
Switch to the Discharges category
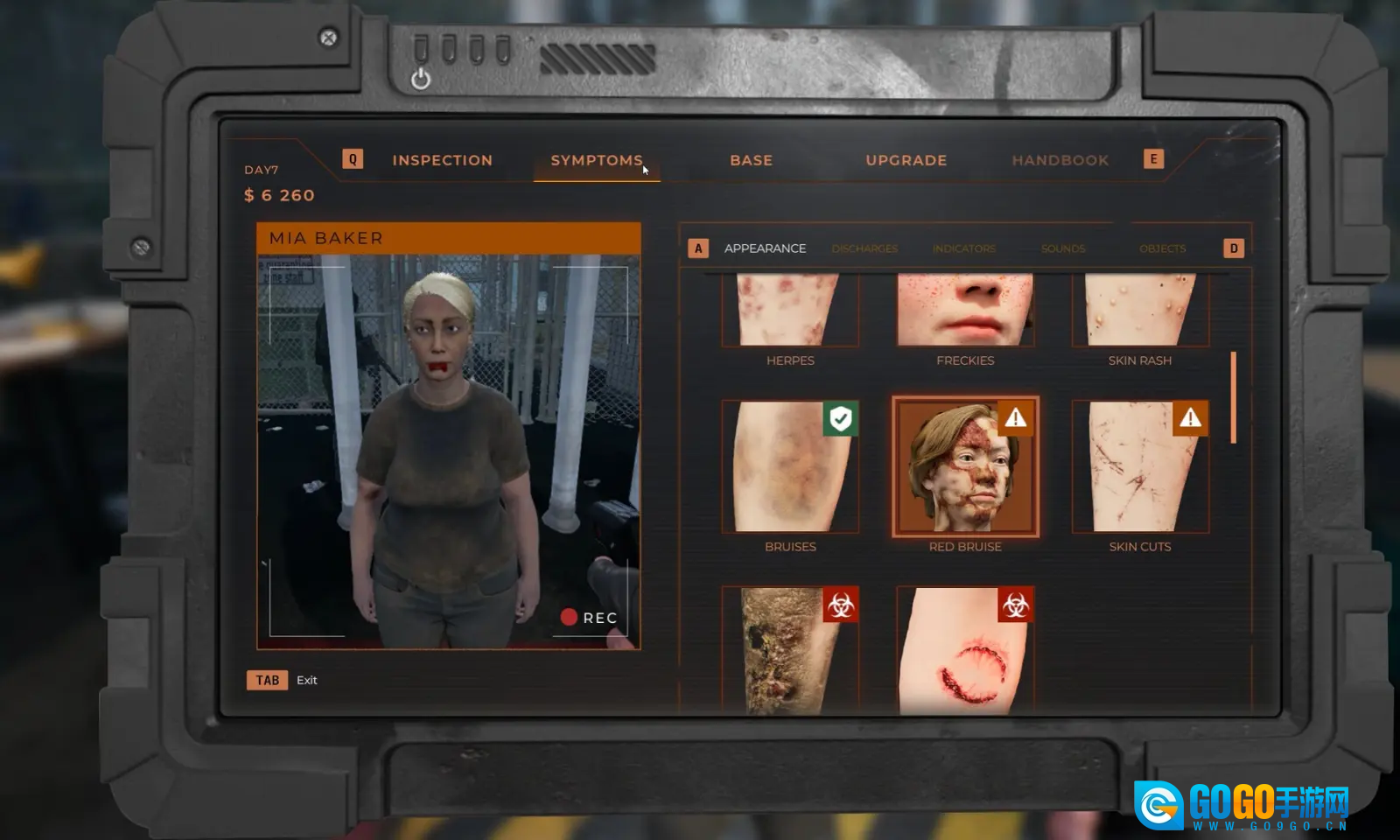(x=864, y=248)
